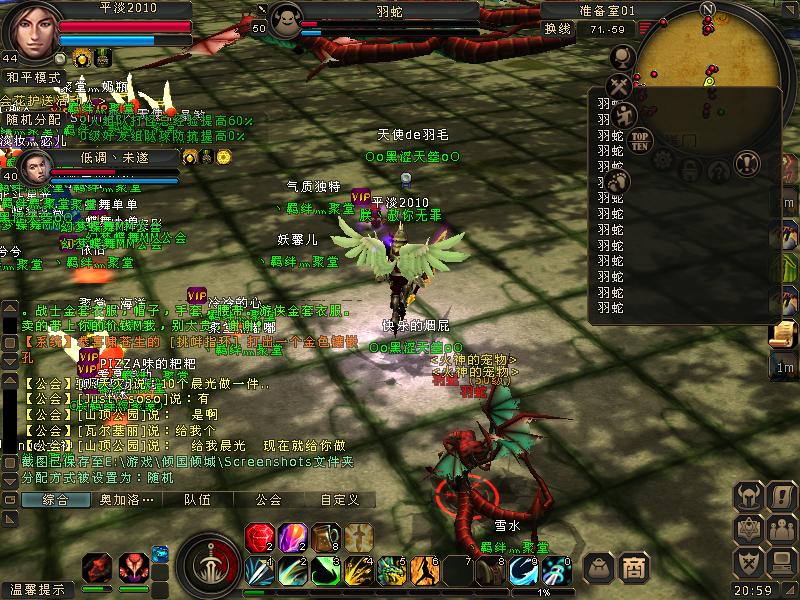
Task: Open the TOP TEN ranking button
Action: tap(641, 139)
